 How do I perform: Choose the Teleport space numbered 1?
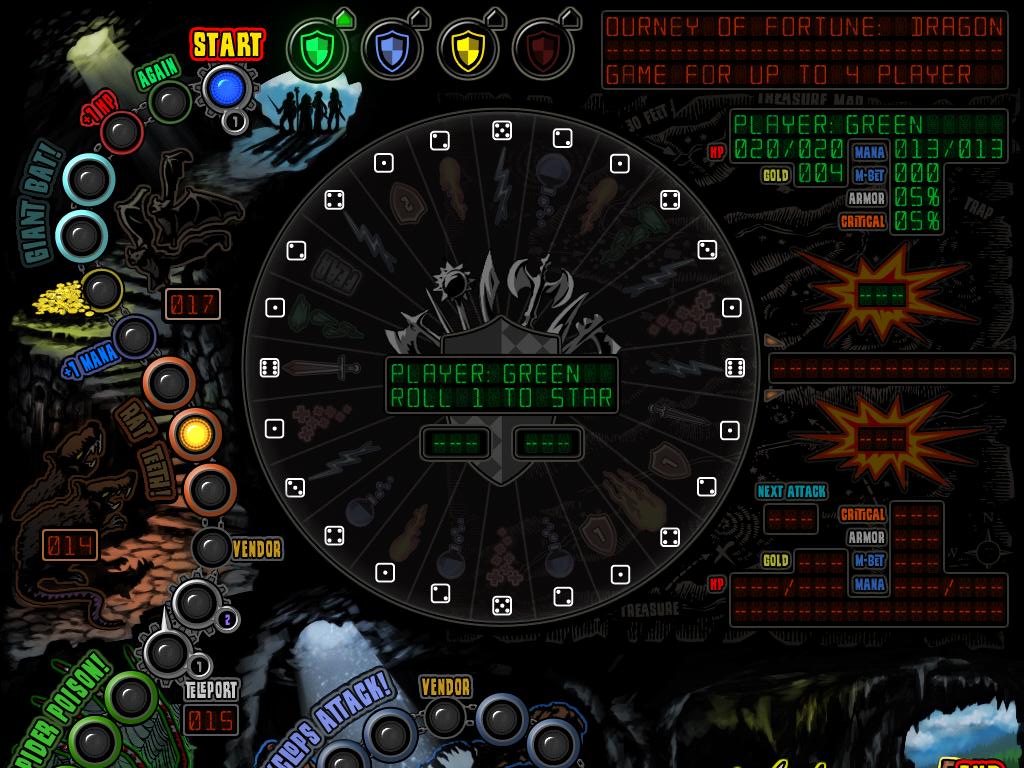[166, 653]
